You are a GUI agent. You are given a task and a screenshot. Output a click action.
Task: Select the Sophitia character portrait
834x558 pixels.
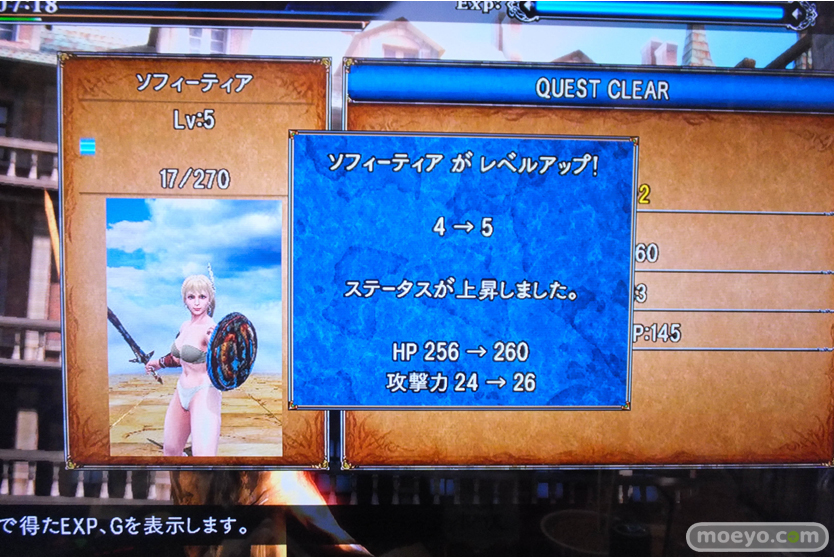click(x=194, y=326)
